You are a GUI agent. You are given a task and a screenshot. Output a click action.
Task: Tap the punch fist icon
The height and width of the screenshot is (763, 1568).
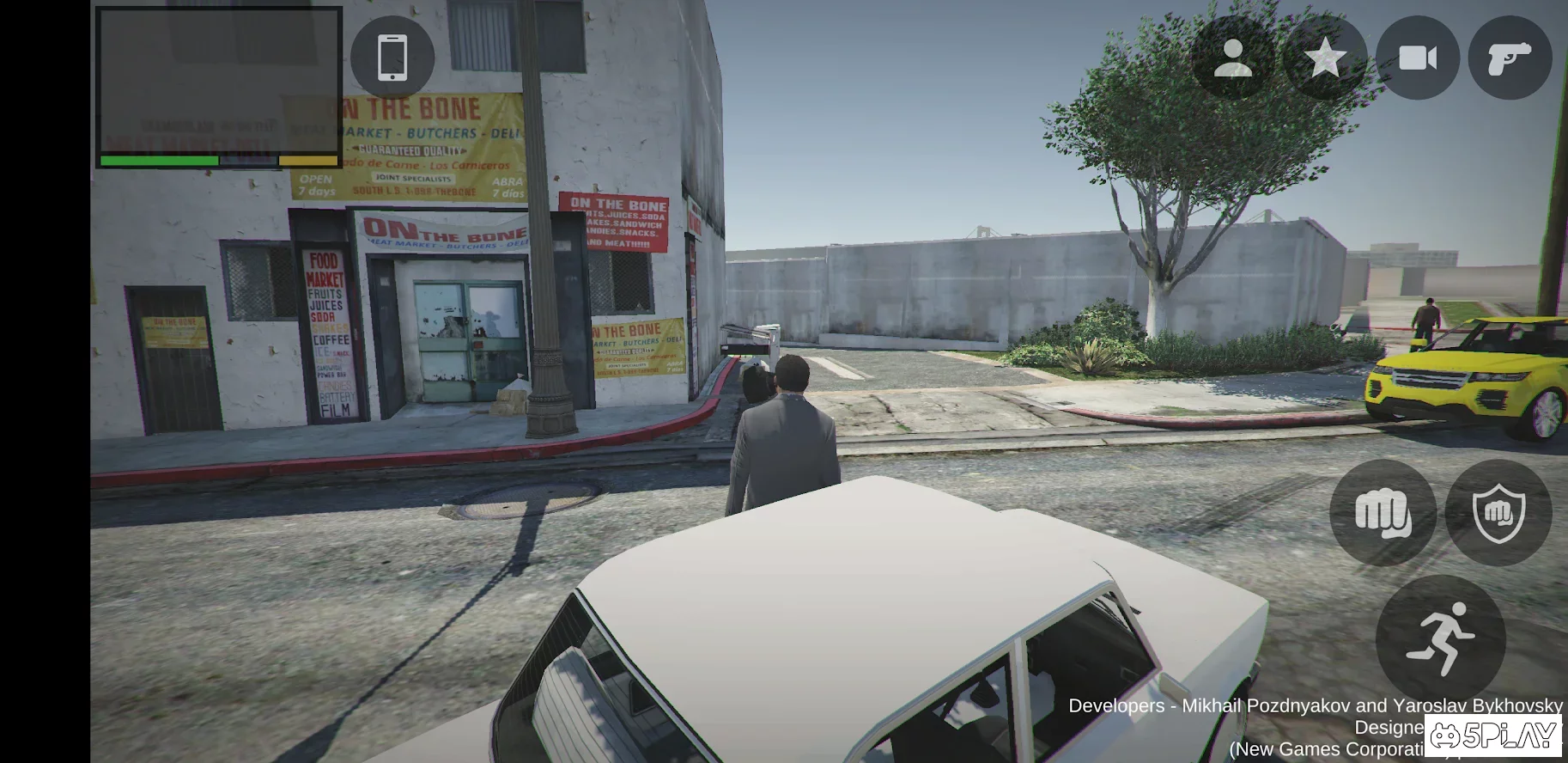(x=1383, y=514)
